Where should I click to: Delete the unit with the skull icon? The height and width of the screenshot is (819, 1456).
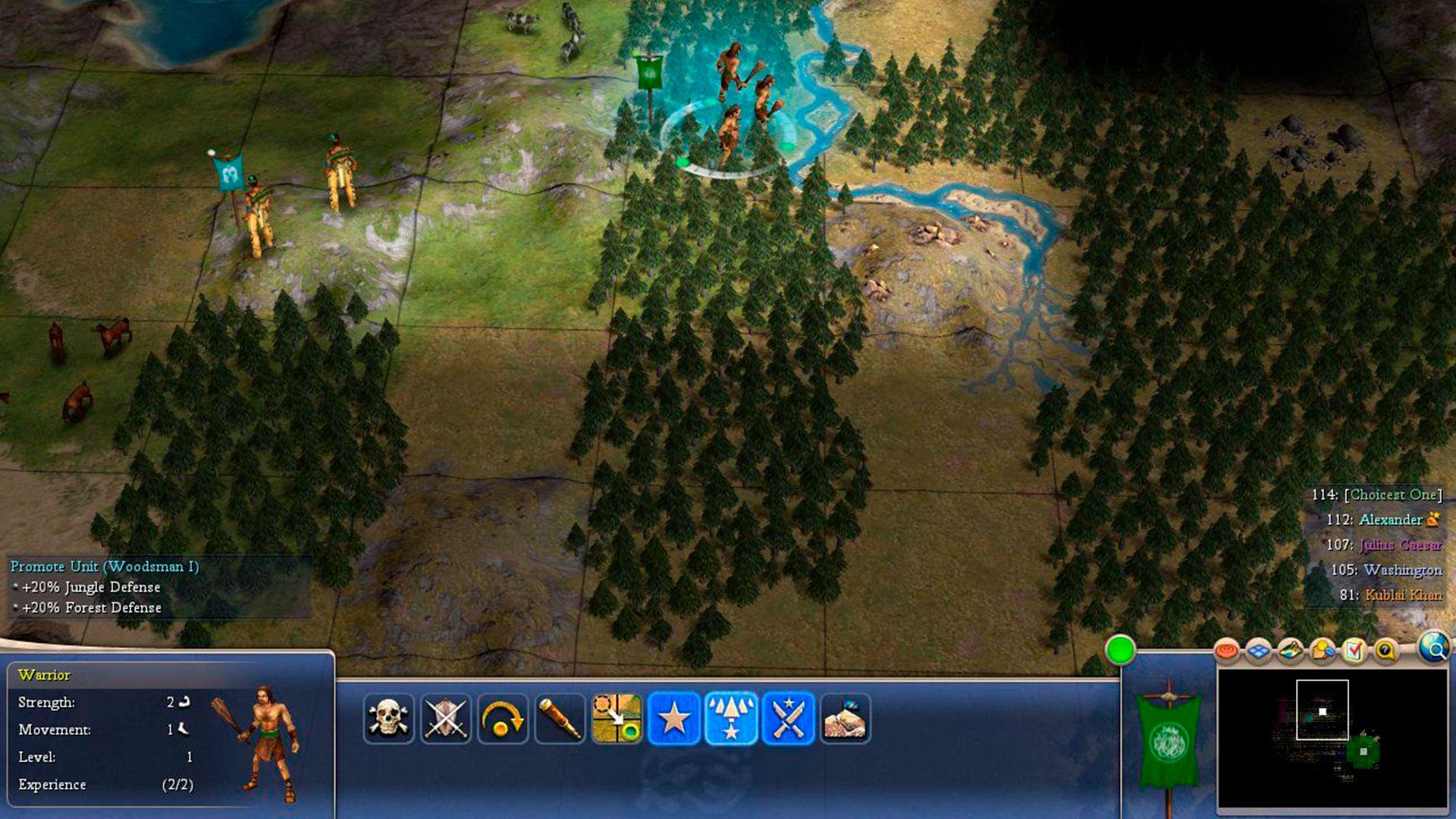pyautogui.click(x=388, y=718)
